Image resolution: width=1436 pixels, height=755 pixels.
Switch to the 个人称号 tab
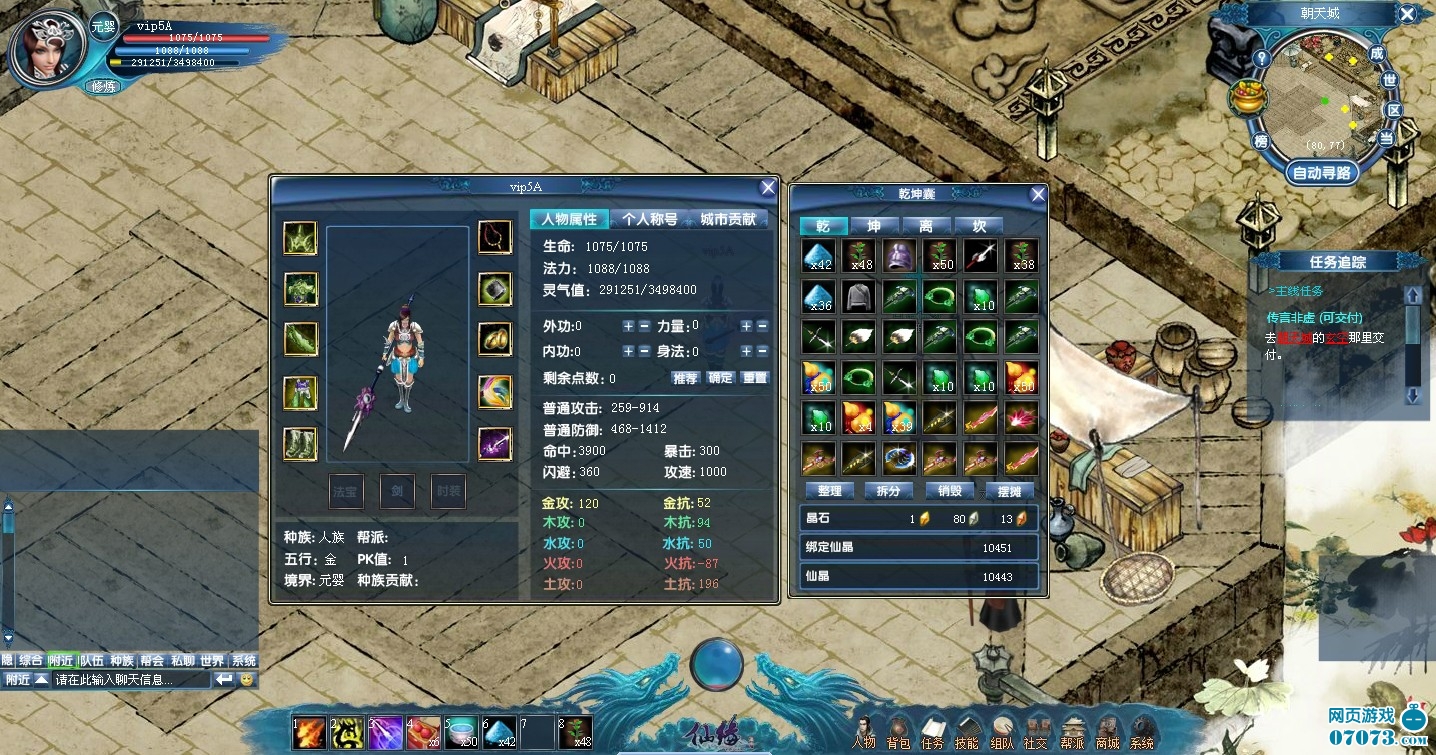tap(649, 220)
